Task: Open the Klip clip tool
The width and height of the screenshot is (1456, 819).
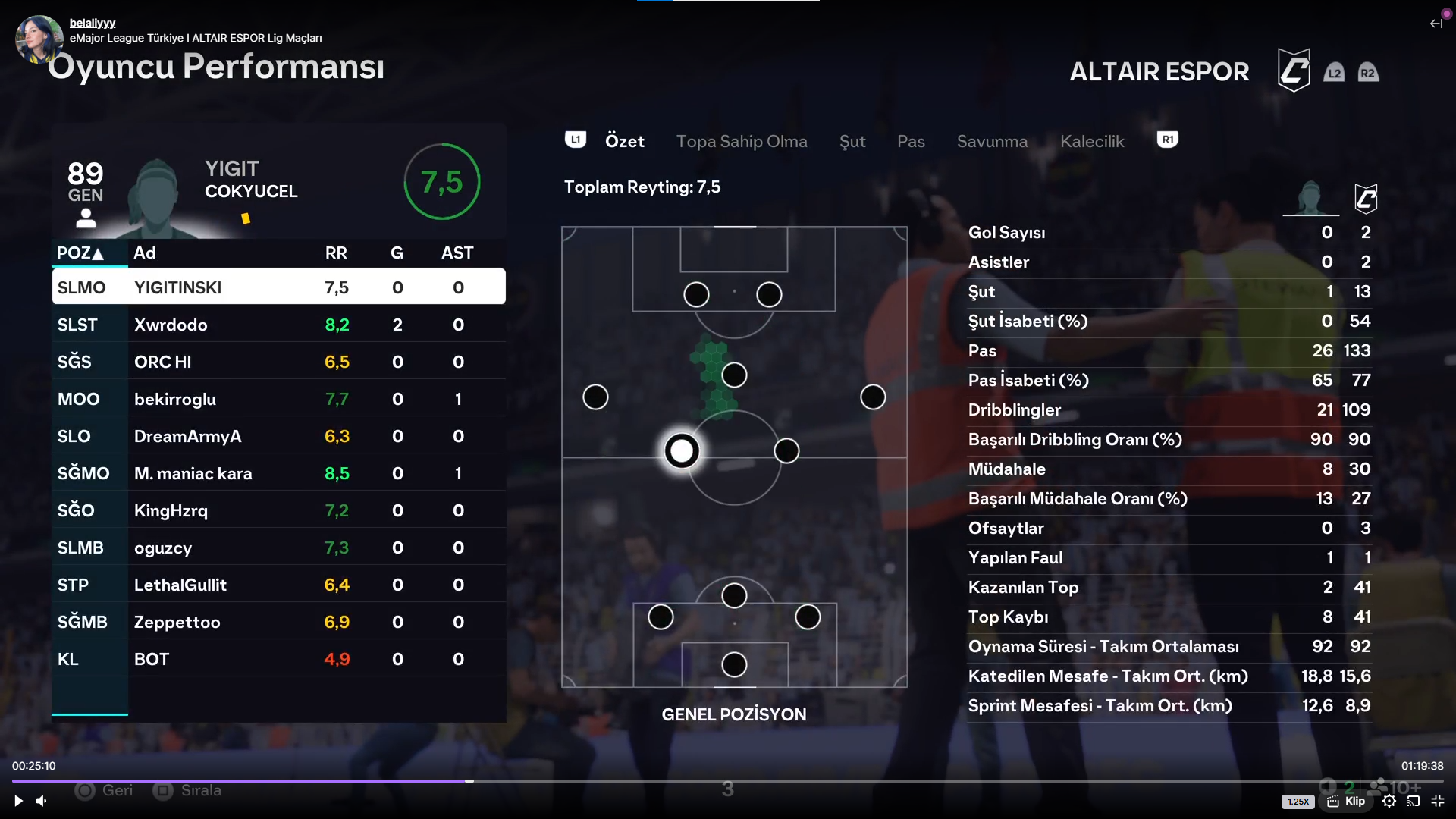Action: 1347,801
